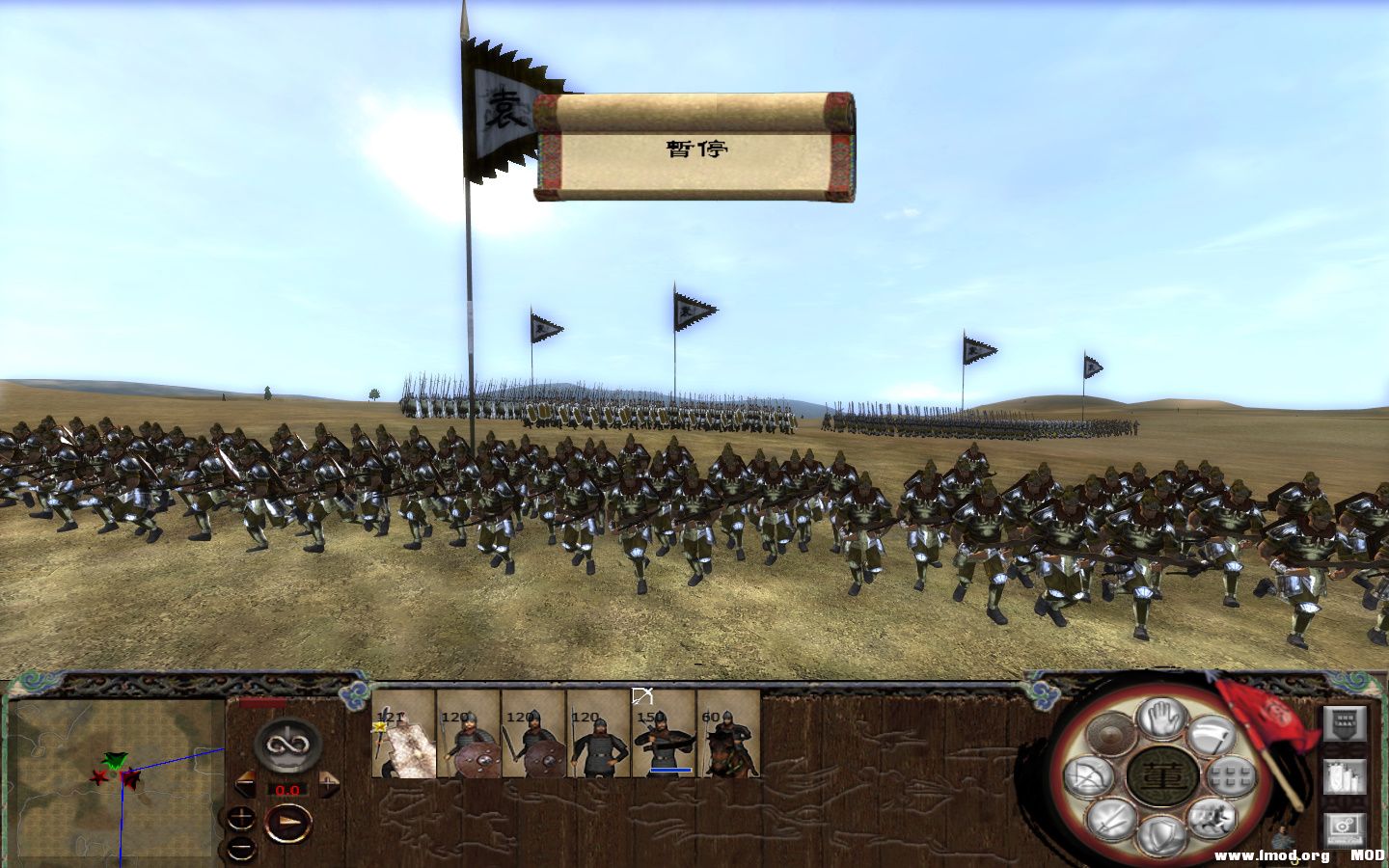Toggle unlimited time with the infinity icon

[x=287, y=745]
